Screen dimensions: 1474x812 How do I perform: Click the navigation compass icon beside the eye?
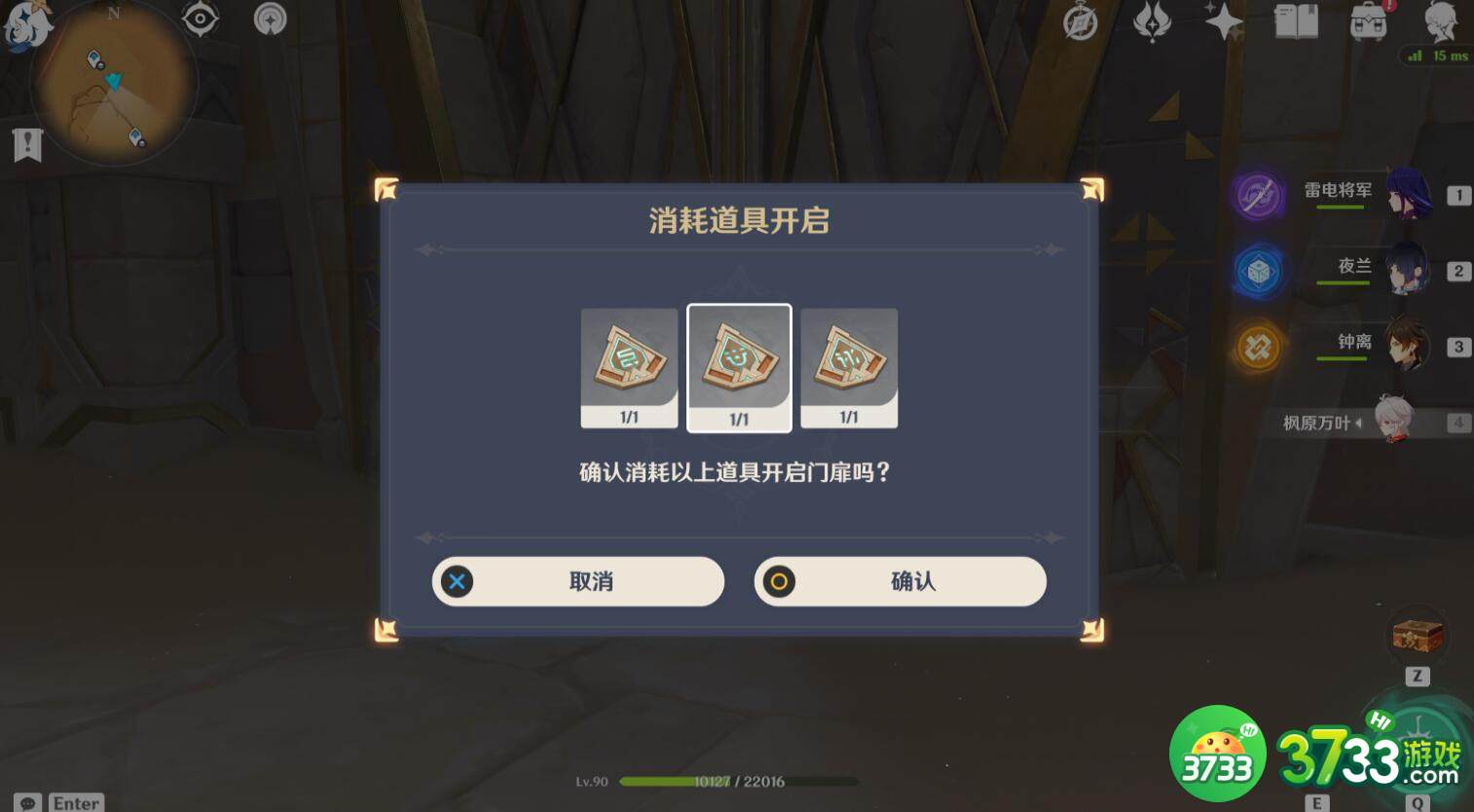[x=270, y=18]
